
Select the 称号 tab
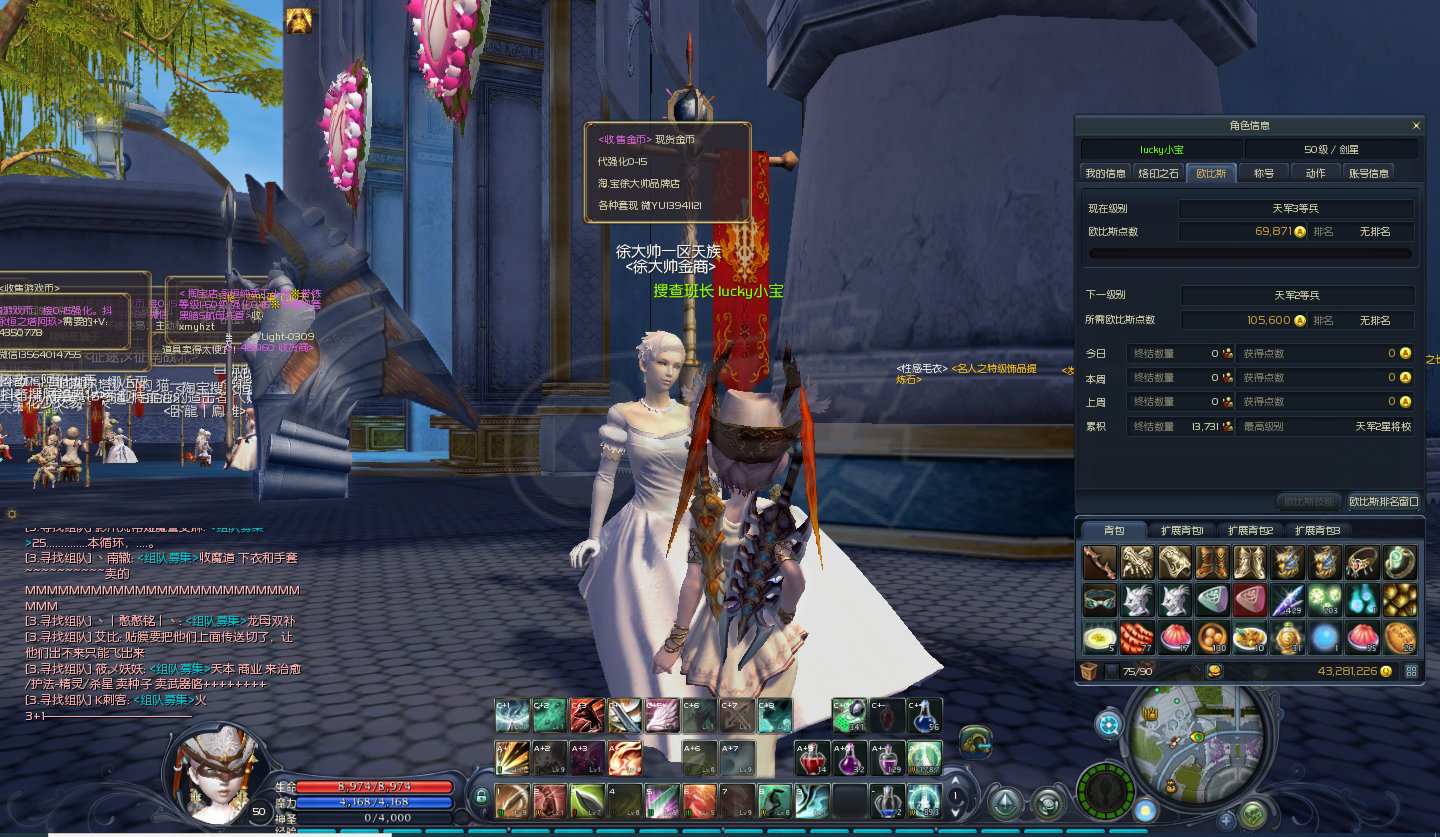[x=1264, y=173]
